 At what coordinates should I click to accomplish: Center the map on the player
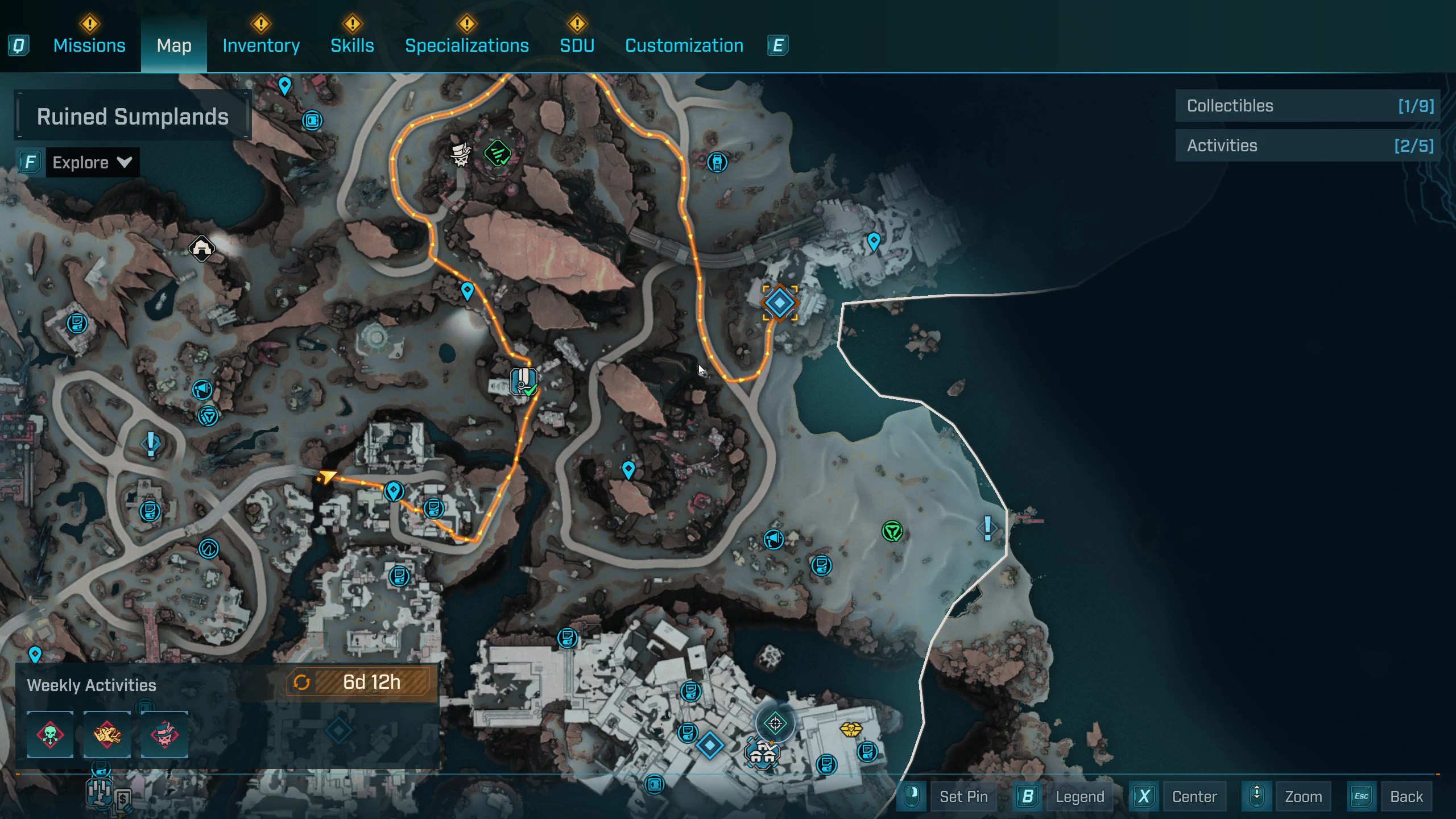coord(1194,796)
